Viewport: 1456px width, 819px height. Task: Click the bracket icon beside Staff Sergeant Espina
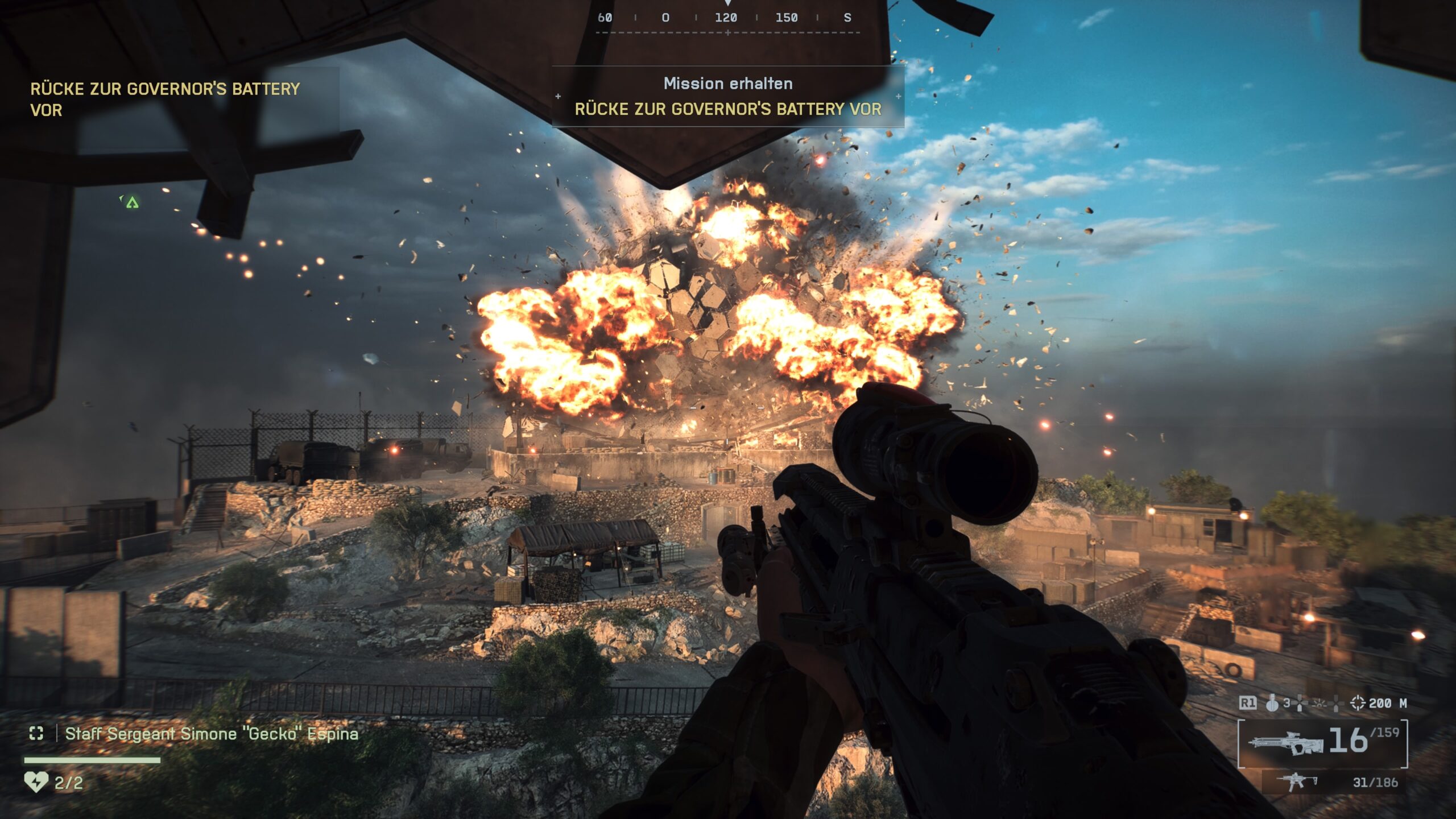pyautogui.click(x=36, y=734)
